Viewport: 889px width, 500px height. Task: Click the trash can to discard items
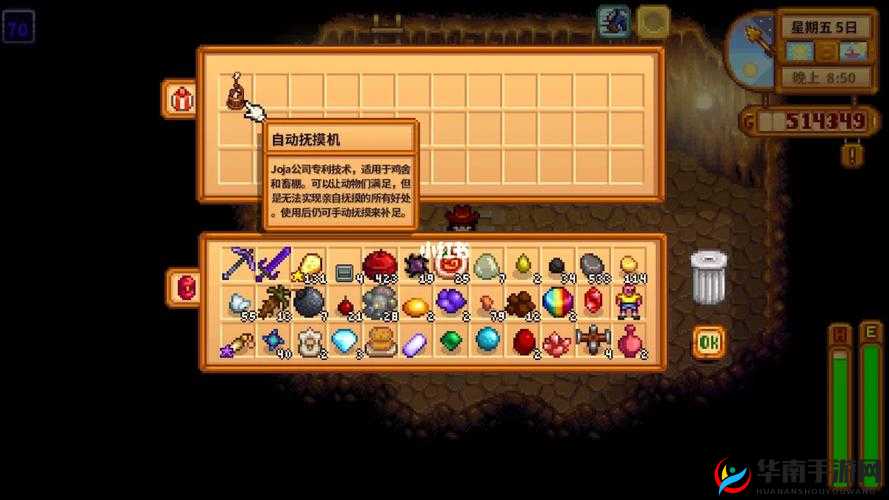click(x=707, y=276)
